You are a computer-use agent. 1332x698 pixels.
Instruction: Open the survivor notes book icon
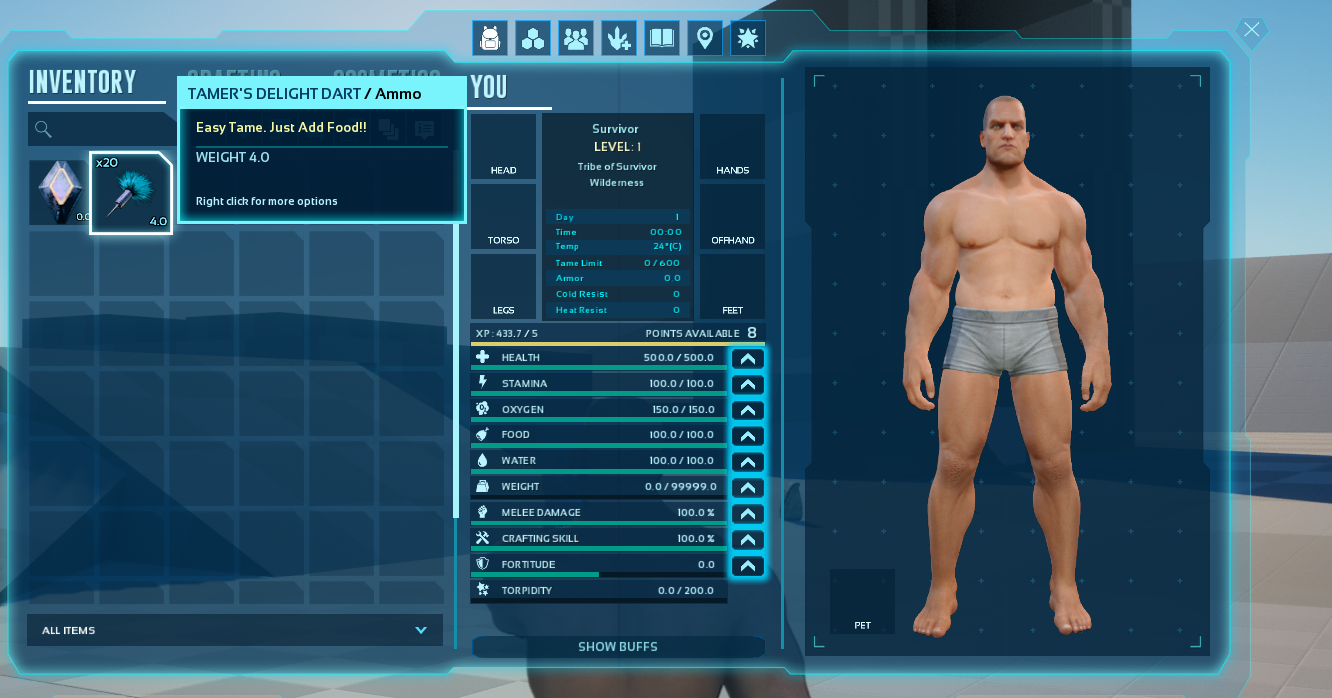tap(662, 39)
